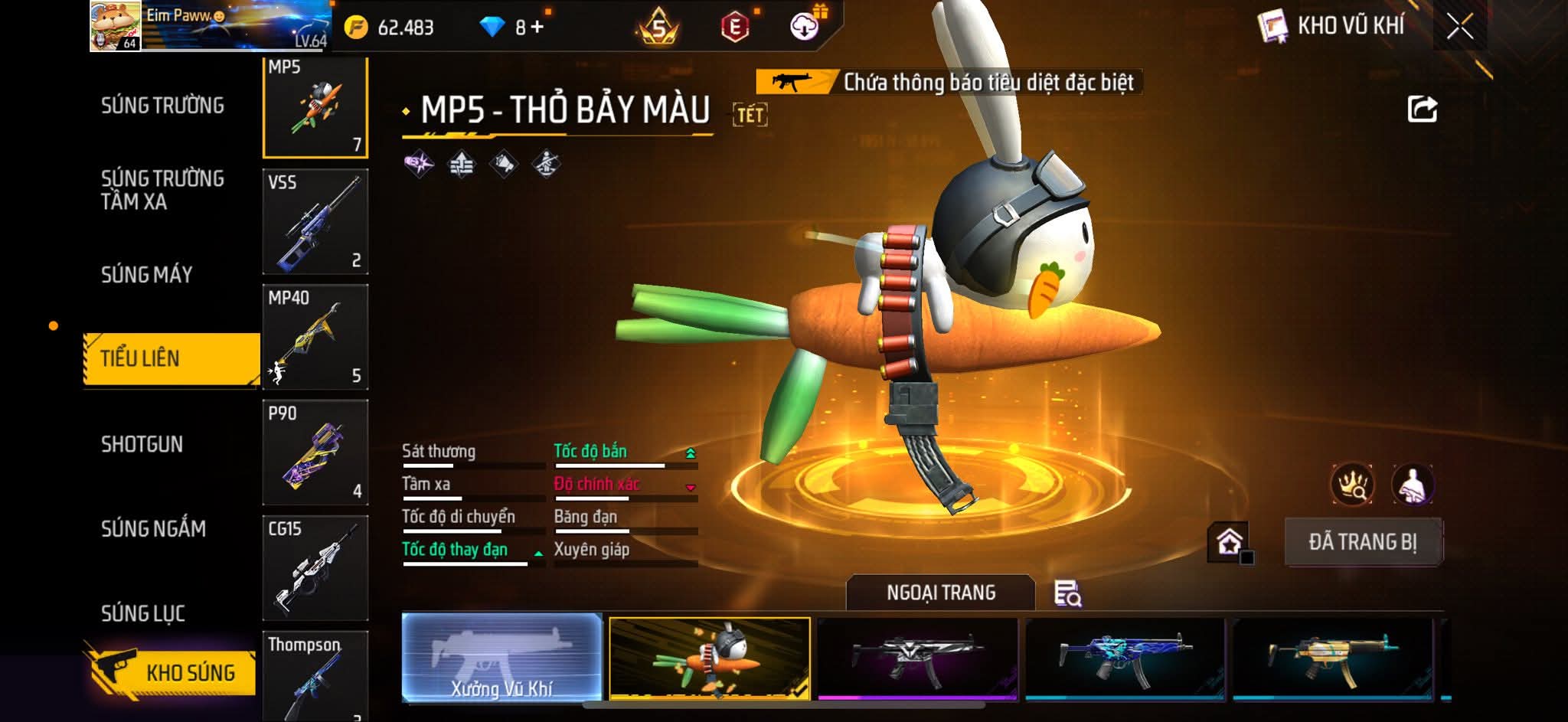Image resolution: width=1568 pixels, height=722 pixels.
Task: Choose the Shotgun weapon category
Action: coord(142,445)
